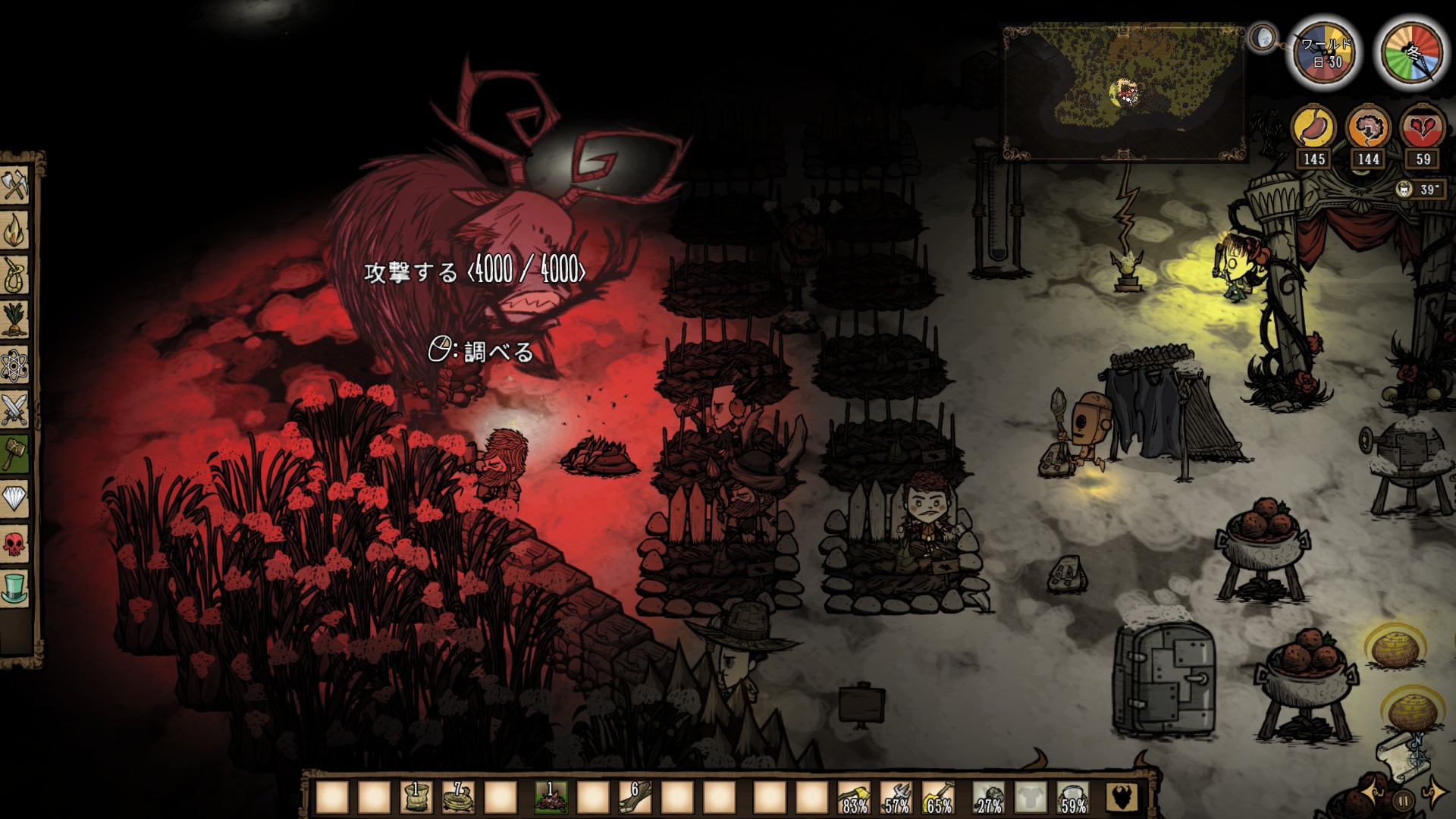Switch to the Magic tab with red skull
Screen dimensions: 1456x819
pyautogui.click(x=15, y=543)
